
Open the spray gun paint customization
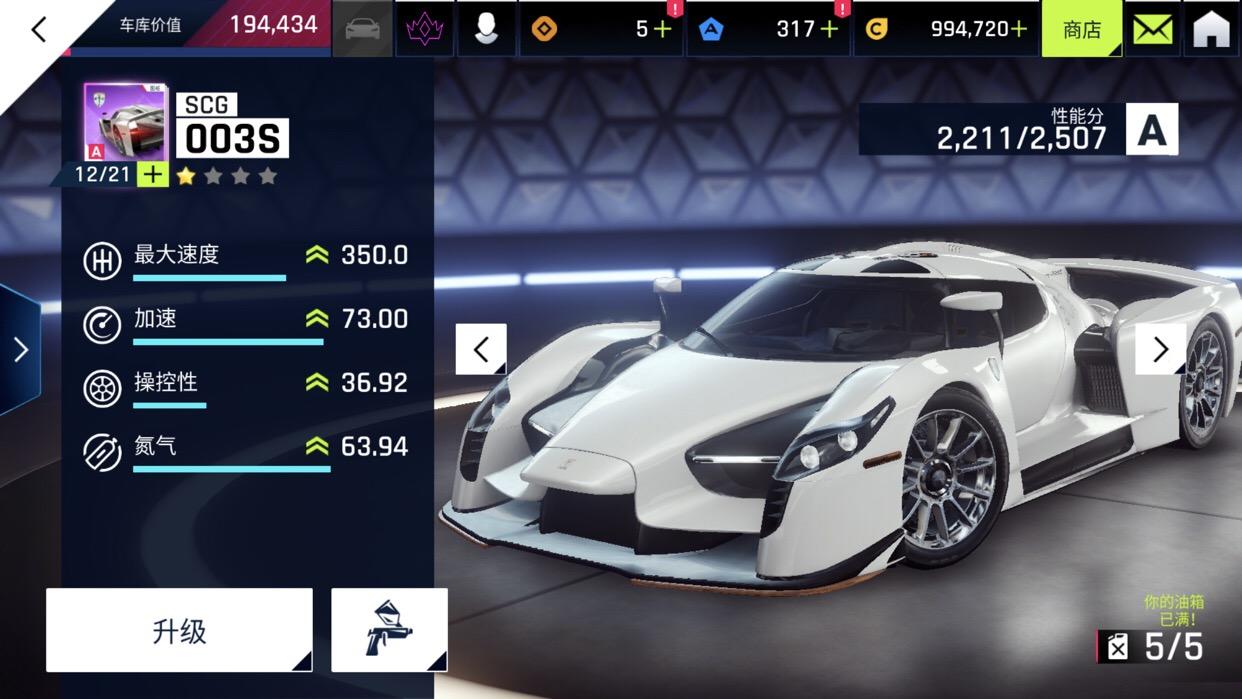[x=389, y=630]
